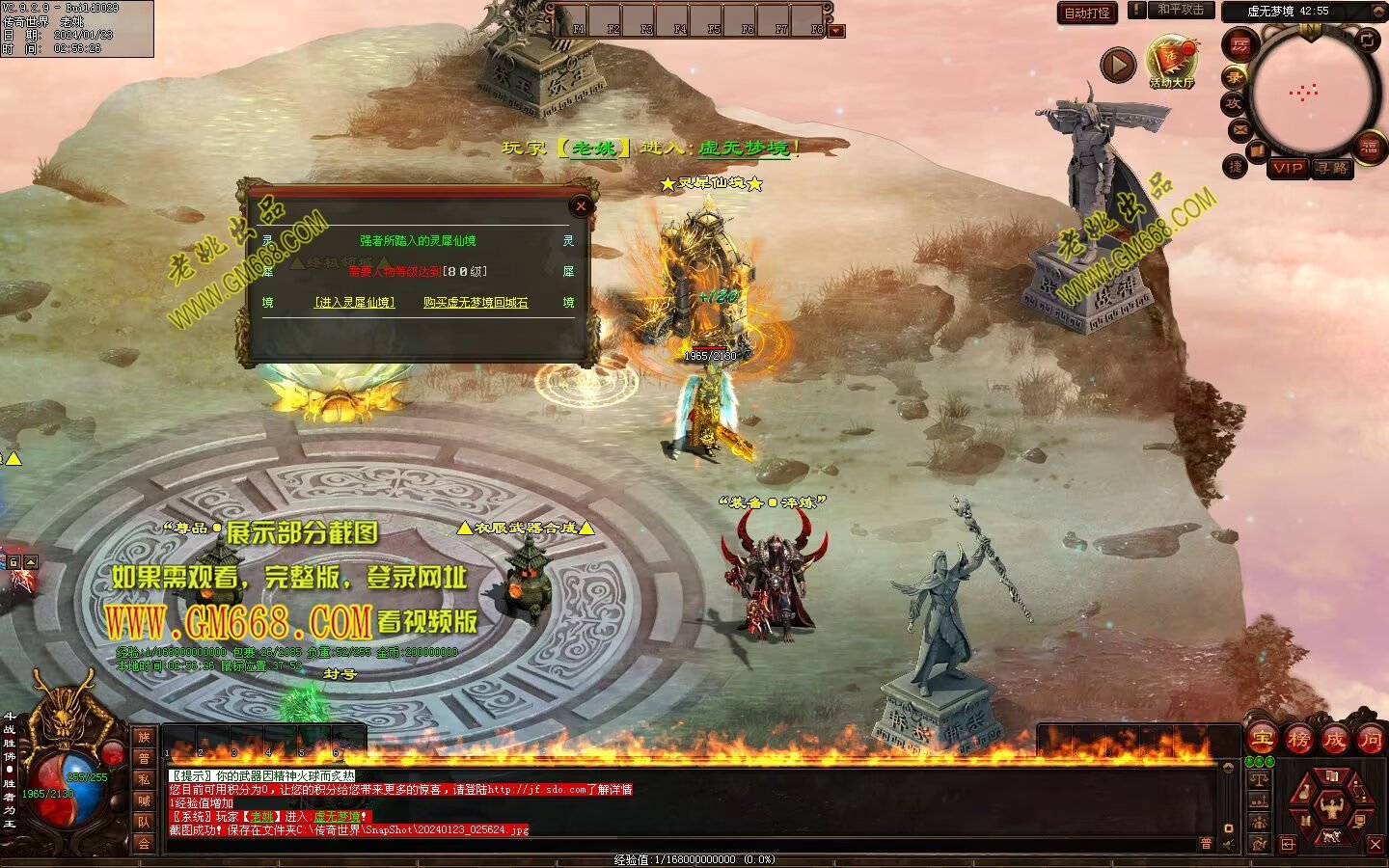
Task: Show the 榜 rankings button
Action: tap(1298, 740)
